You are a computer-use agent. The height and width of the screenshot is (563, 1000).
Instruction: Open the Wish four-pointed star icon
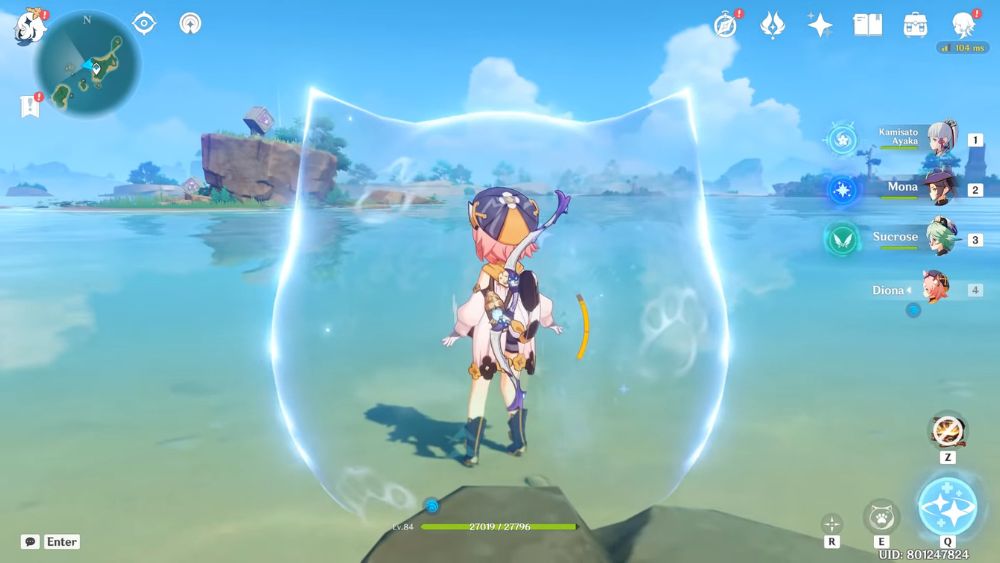click(x=820, y=25)
